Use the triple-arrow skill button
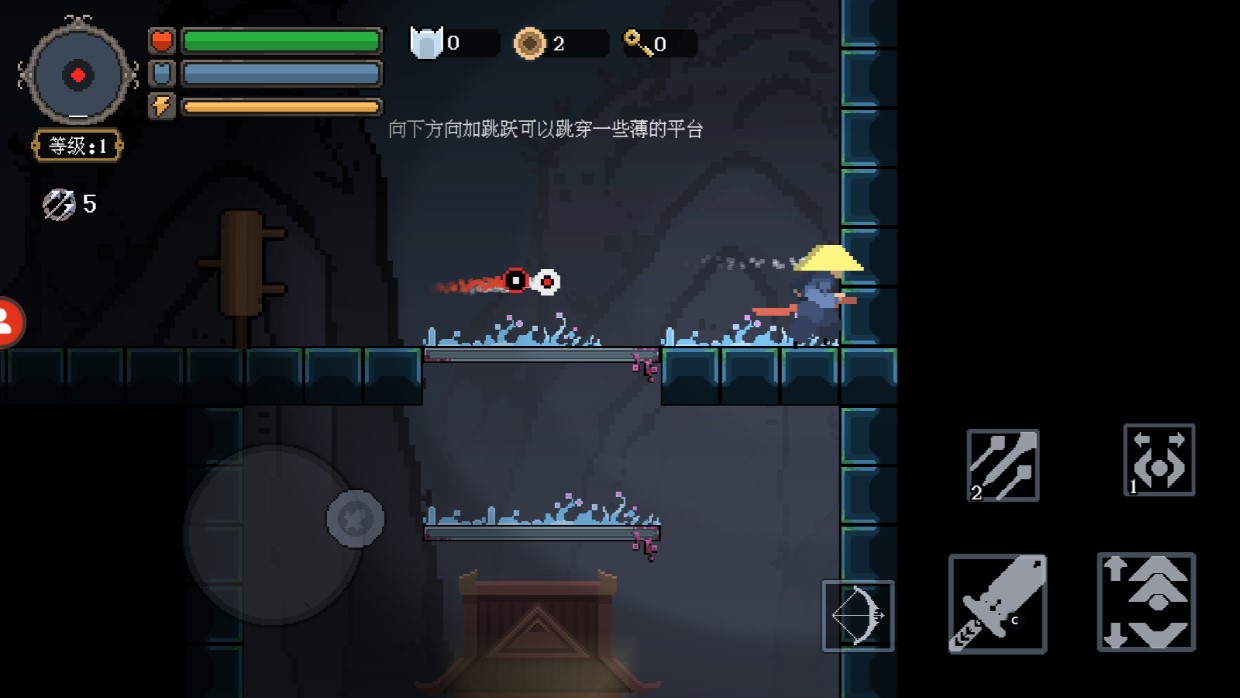This screenshot has height=698, width=1240. [1002, 465]
